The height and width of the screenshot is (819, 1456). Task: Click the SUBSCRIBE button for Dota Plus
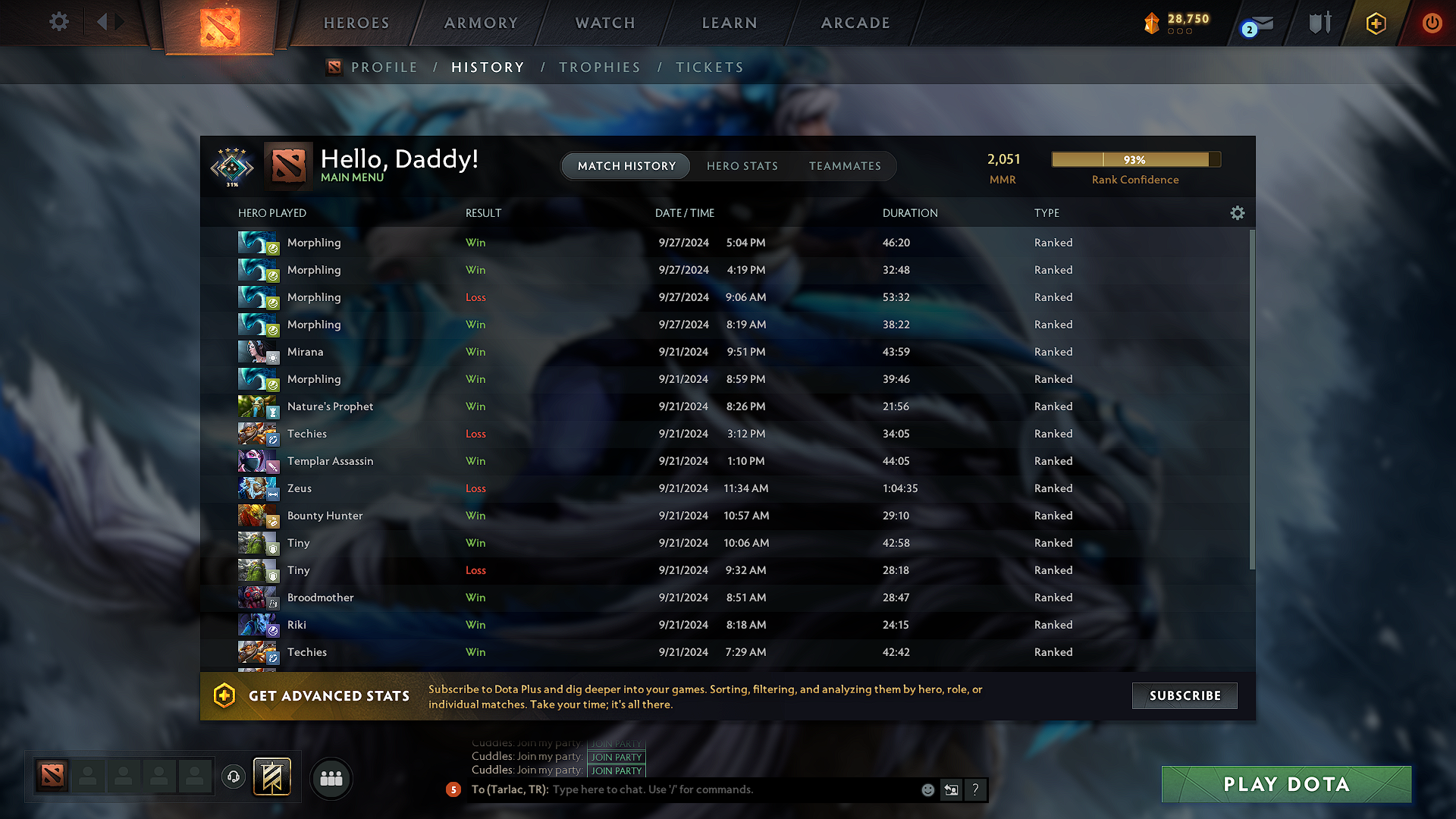point(1184,695)
